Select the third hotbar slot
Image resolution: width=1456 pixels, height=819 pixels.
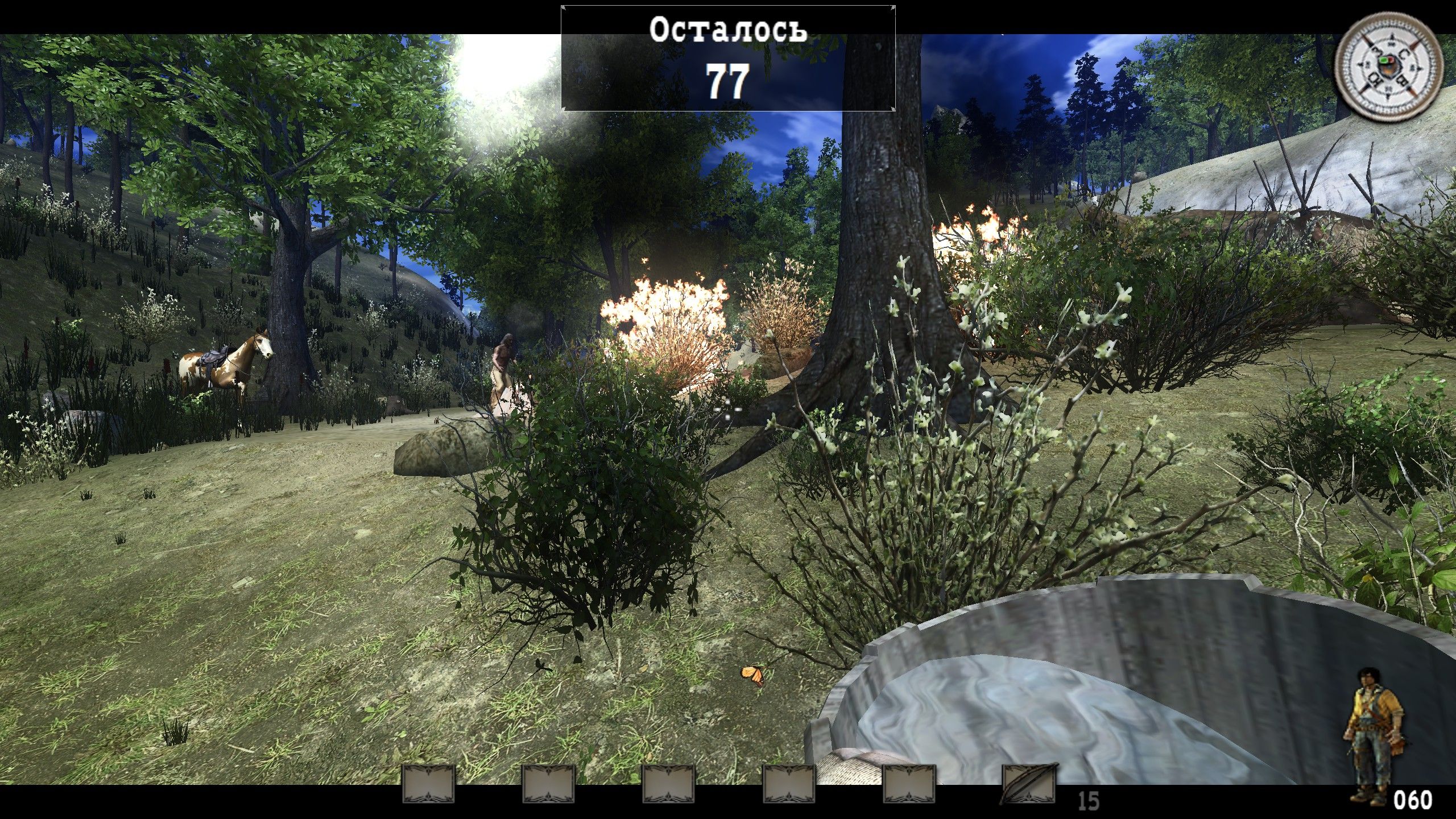tap(669, 785)
